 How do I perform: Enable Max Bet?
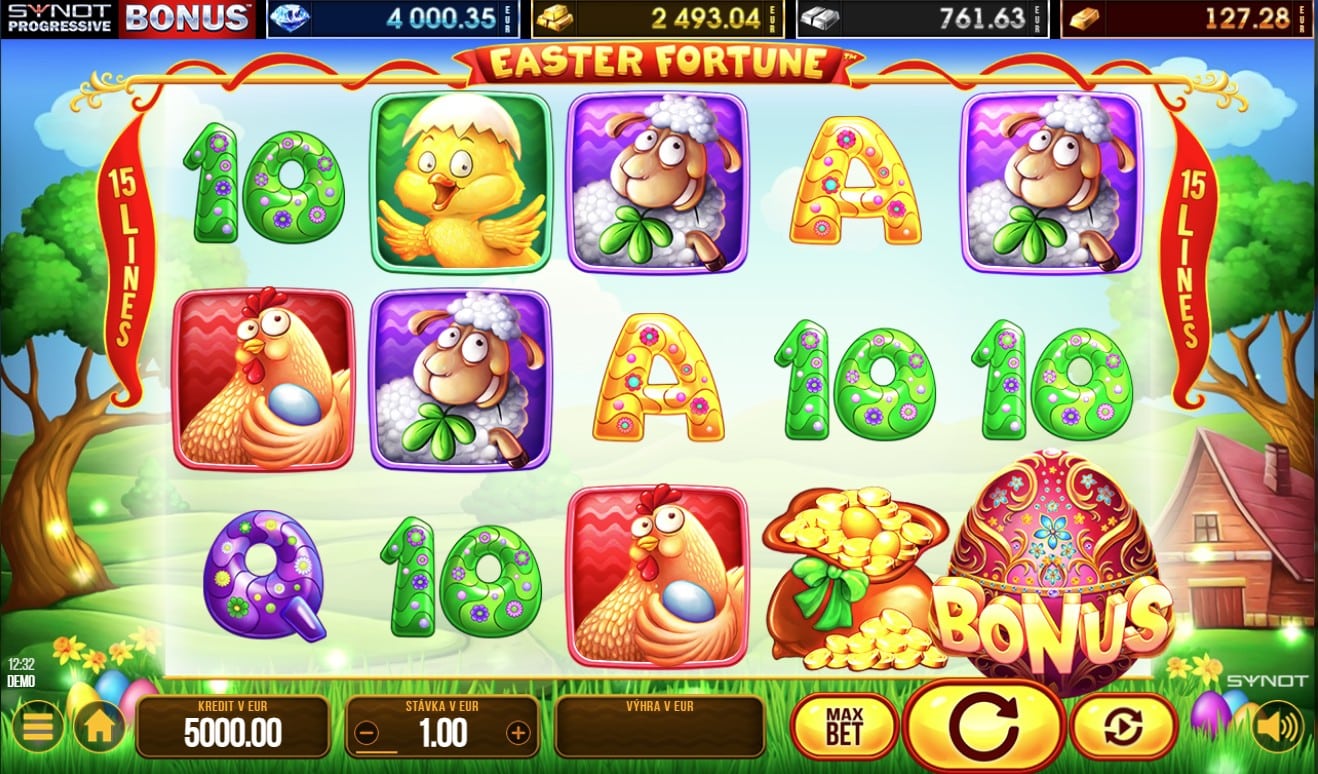coord(846,722)
